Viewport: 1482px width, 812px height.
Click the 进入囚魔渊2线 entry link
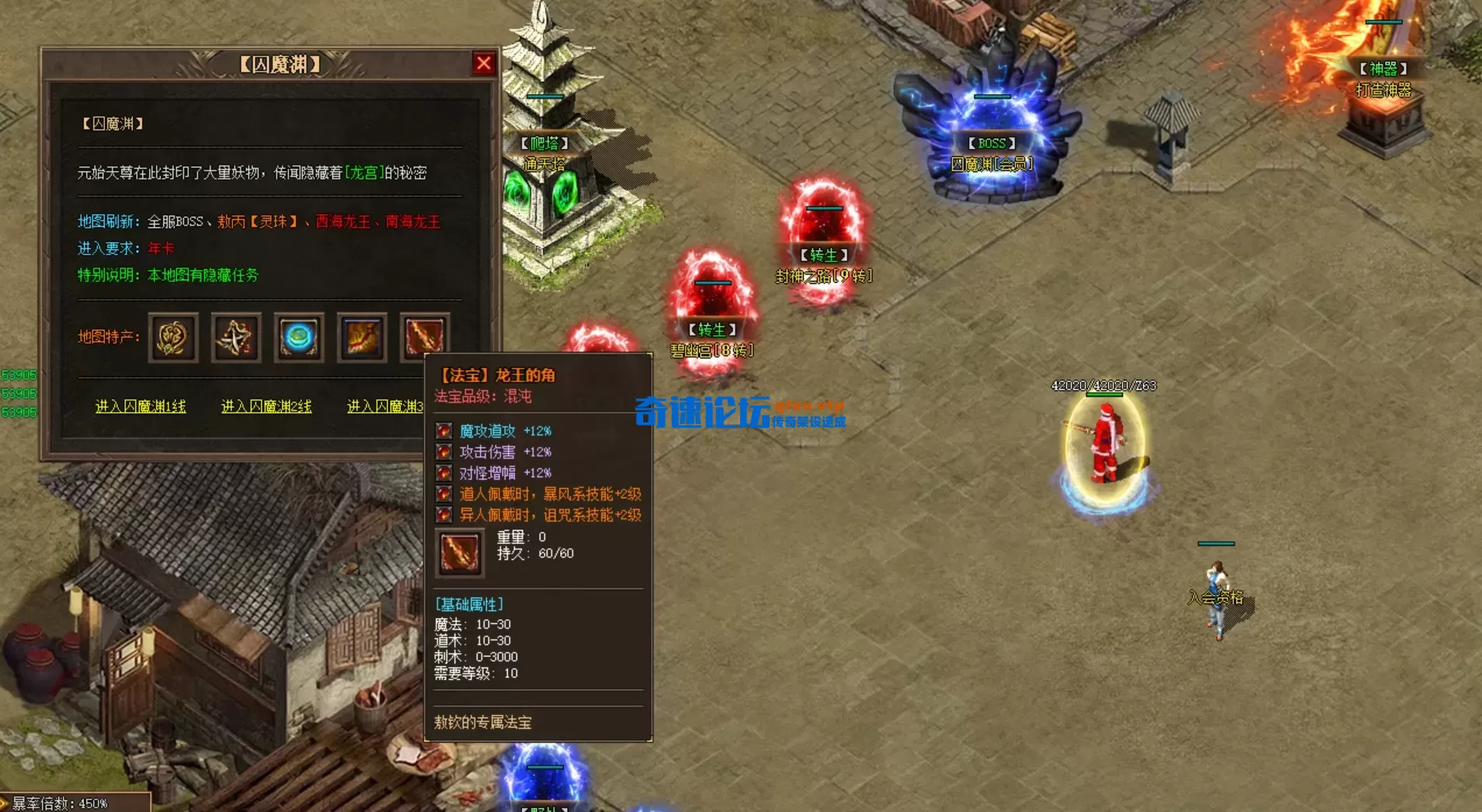(267, 406)
